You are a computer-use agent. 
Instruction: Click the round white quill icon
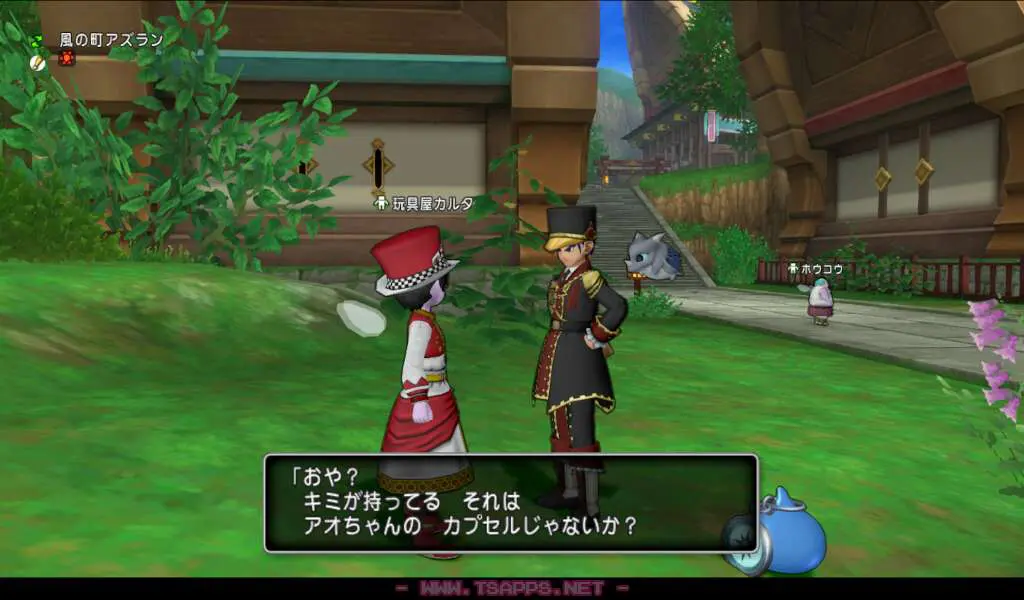click(38, 61)
